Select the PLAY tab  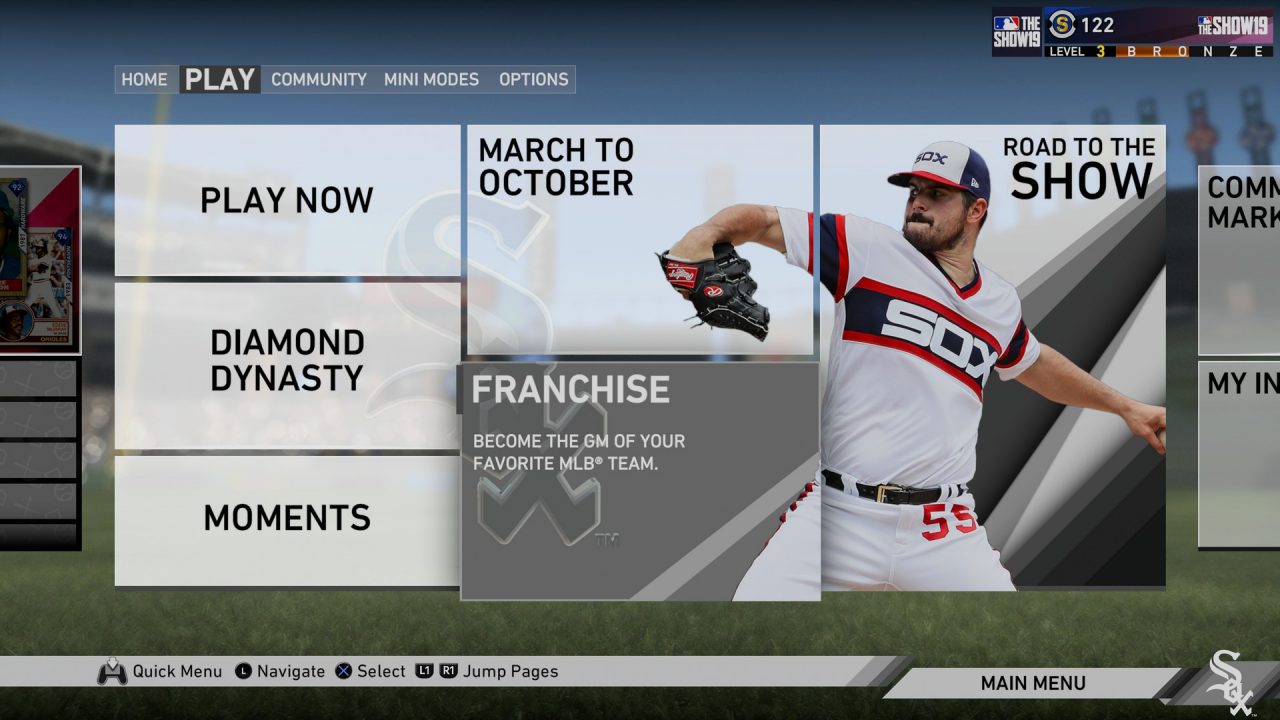coord(220,80)
